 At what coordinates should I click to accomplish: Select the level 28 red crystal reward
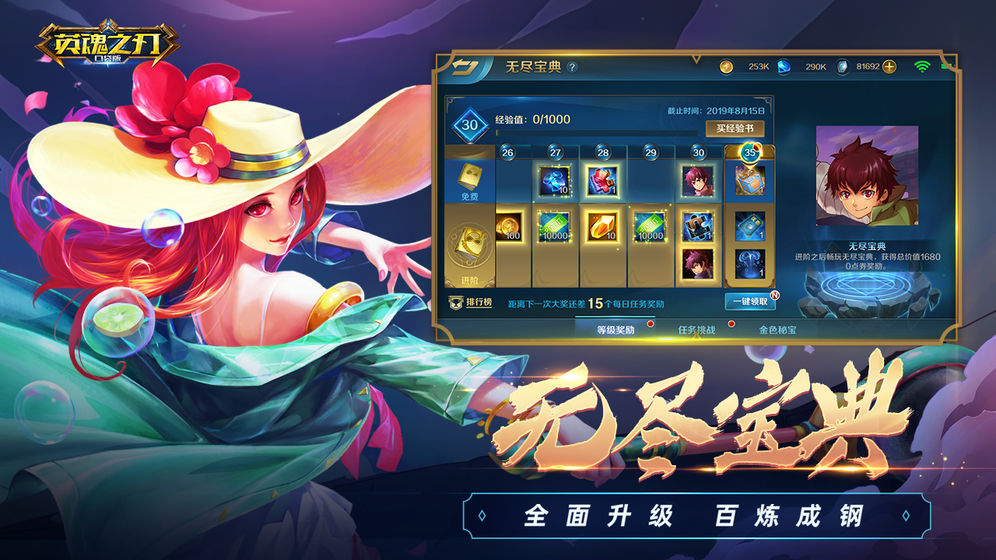[x=603, y=181]
